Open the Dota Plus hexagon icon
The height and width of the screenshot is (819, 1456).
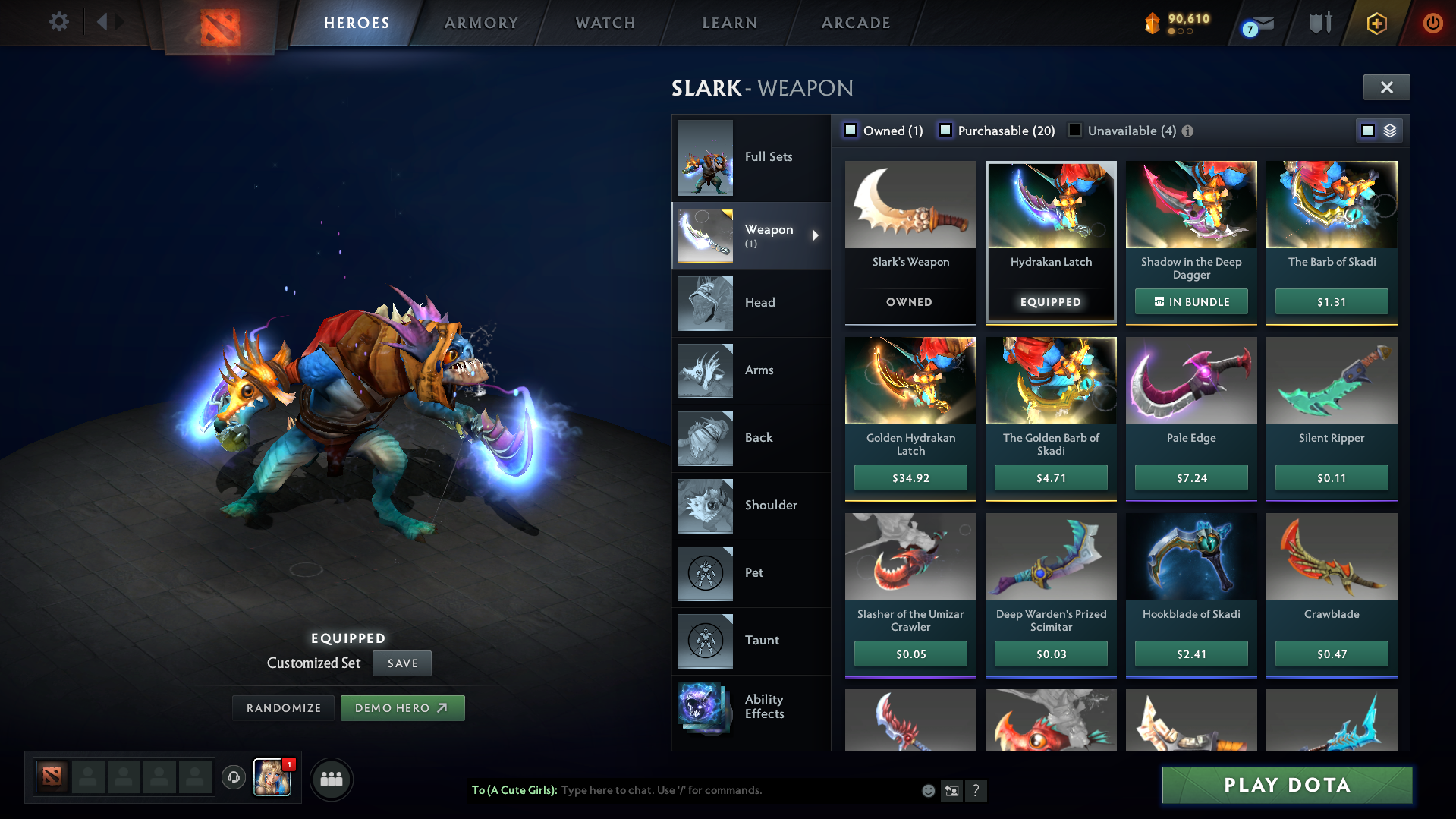tap(1376, 23)
